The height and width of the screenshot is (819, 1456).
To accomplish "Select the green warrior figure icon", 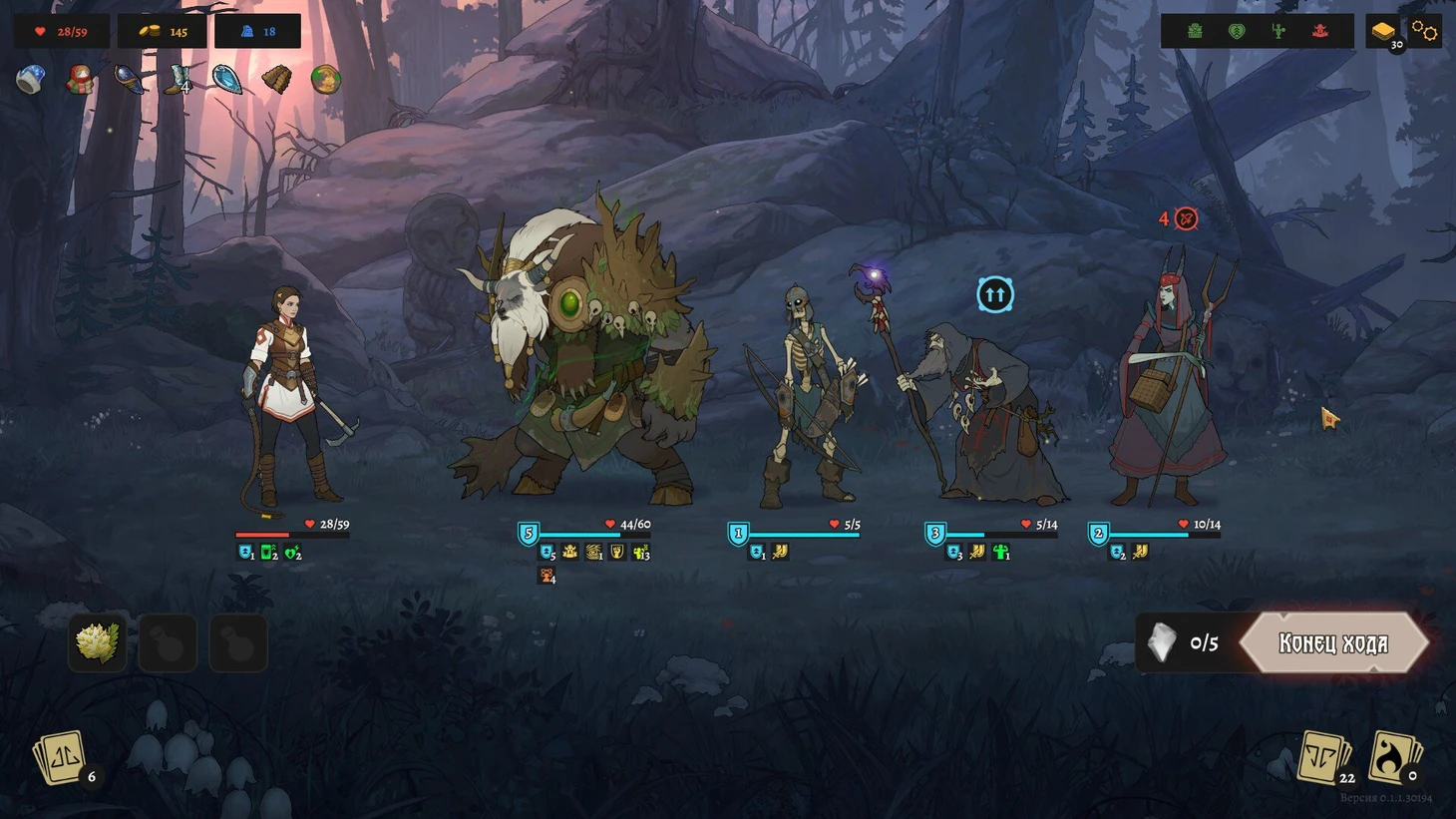I will [x=1278, y=32].
